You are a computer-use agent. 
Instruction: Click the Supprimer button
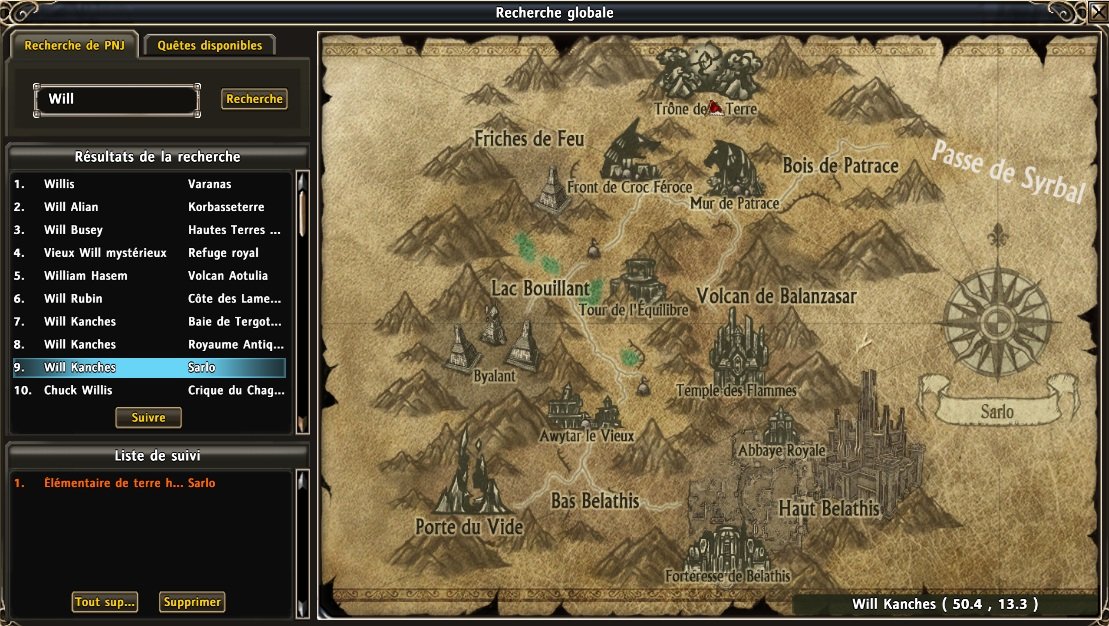192,602
